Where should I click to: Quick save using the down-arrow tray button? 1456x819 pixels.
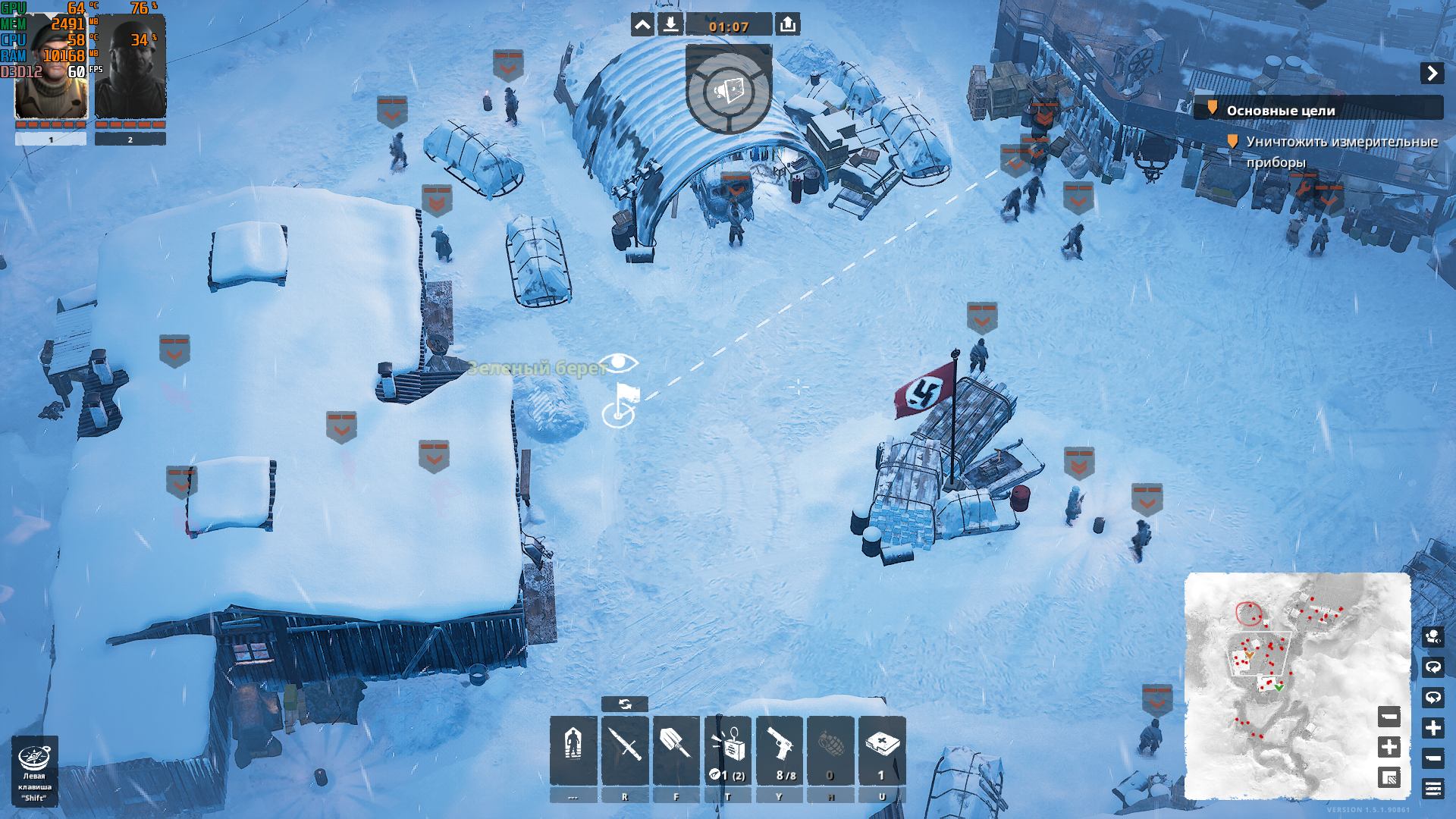tap(670, 25)
